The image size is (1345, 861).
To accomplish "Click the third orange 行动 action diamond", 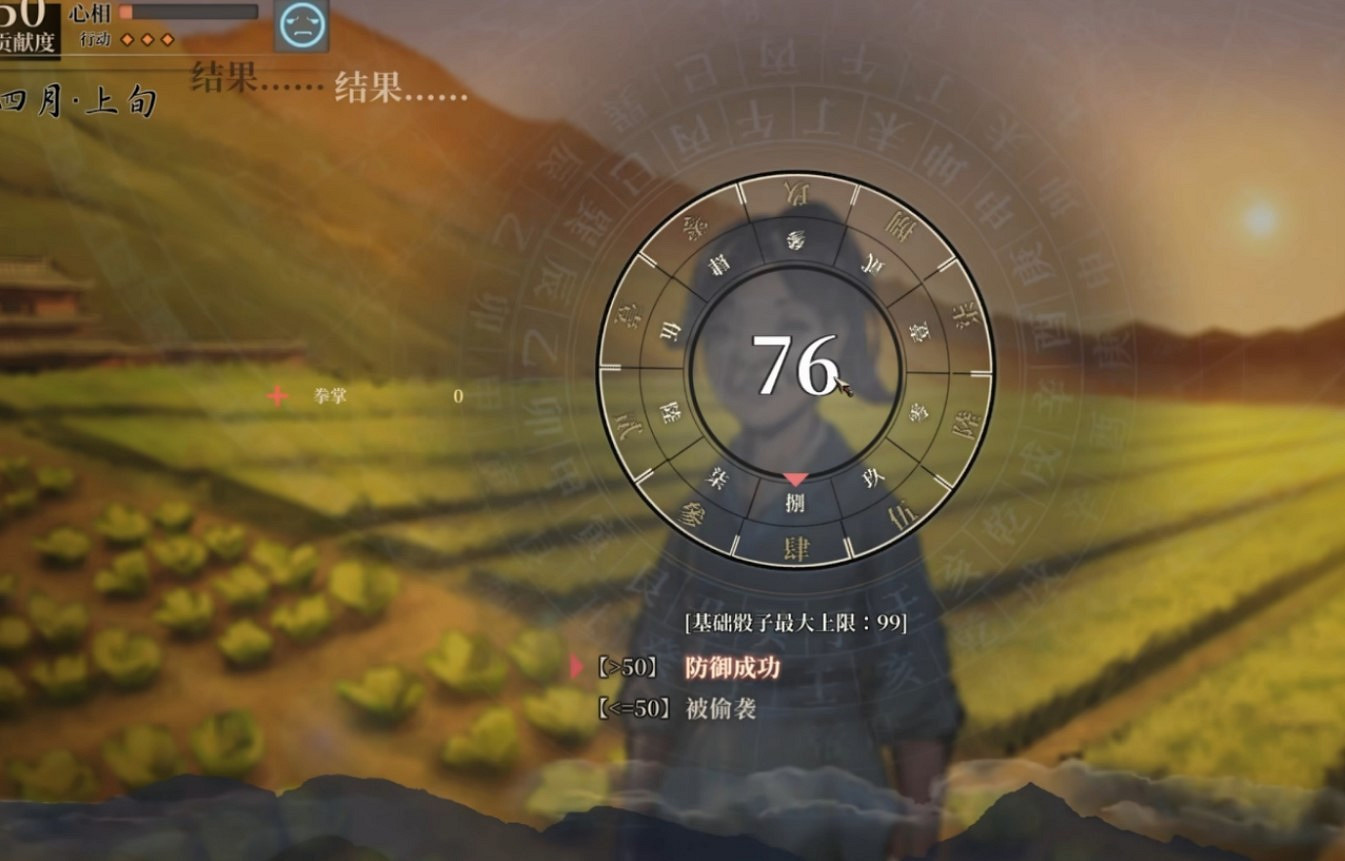I will click(x=166, y=39).
